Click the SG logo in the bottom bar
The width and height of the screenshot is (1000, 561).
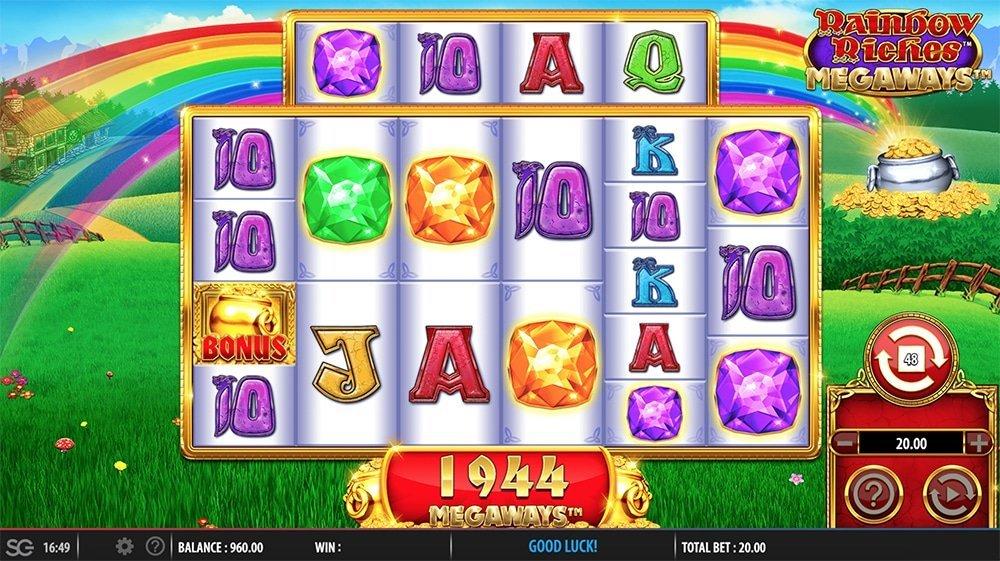point(19,546)
